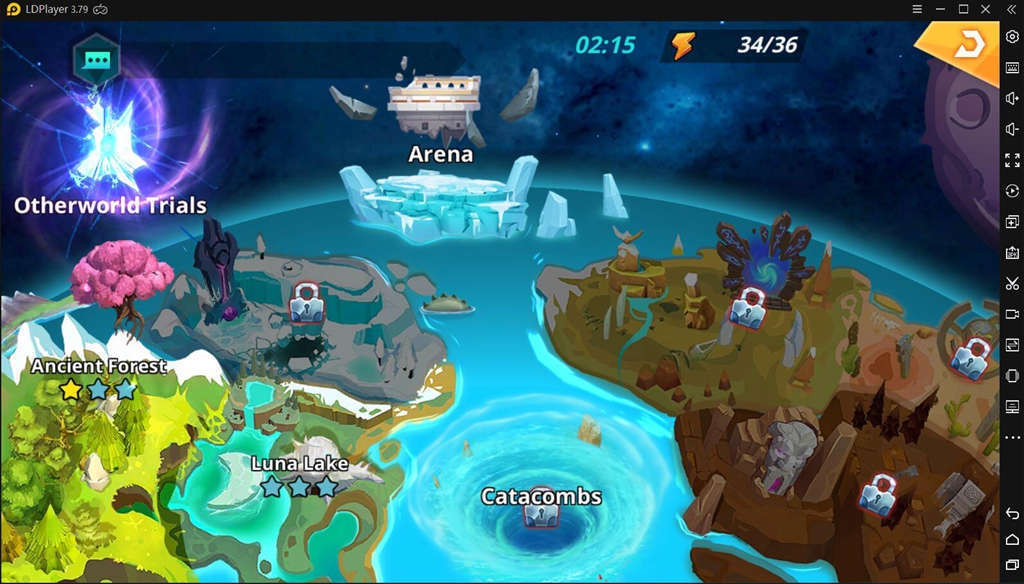1024x584 pixels.
Task: Close the LDPlayer window
Action: pyautogui.click(x=986, y=9)
